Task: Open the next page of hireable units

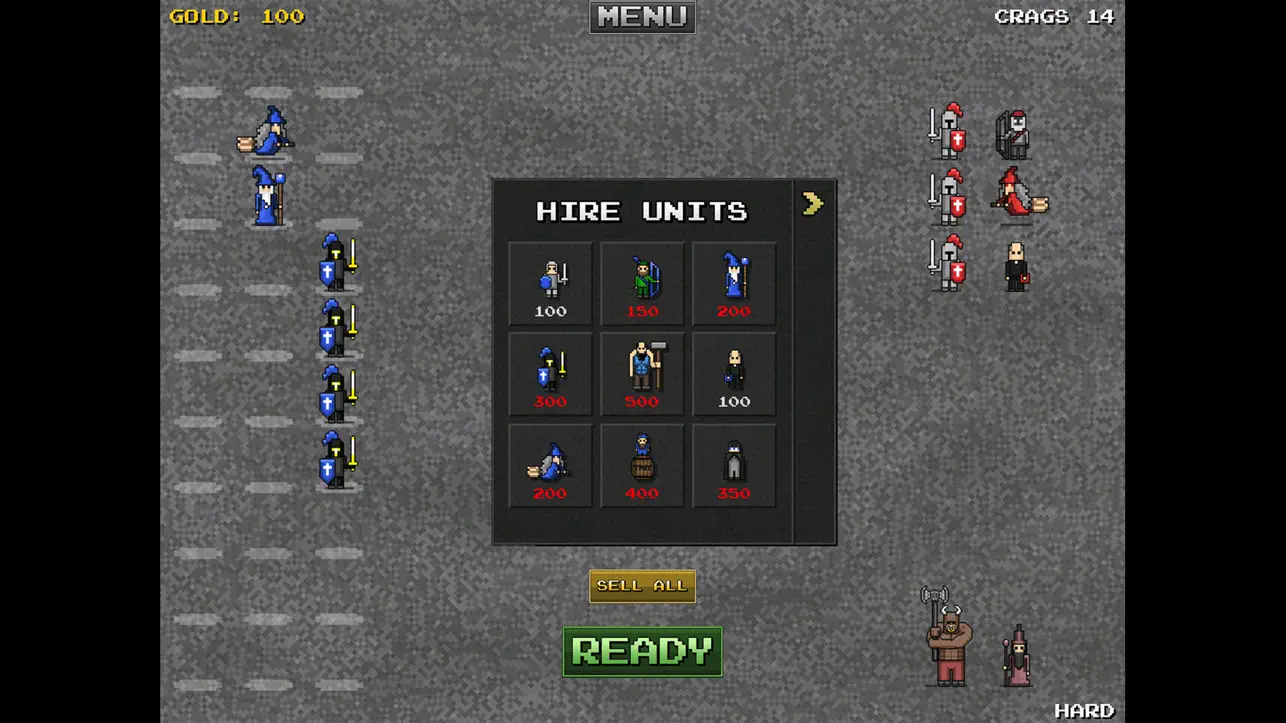Action: [x=812, y=203]
